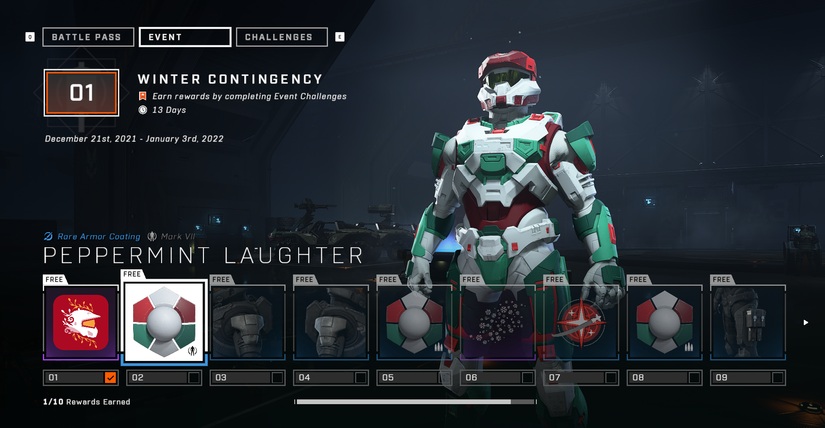Switch to the Battle Pass tab

coord(87,37)
